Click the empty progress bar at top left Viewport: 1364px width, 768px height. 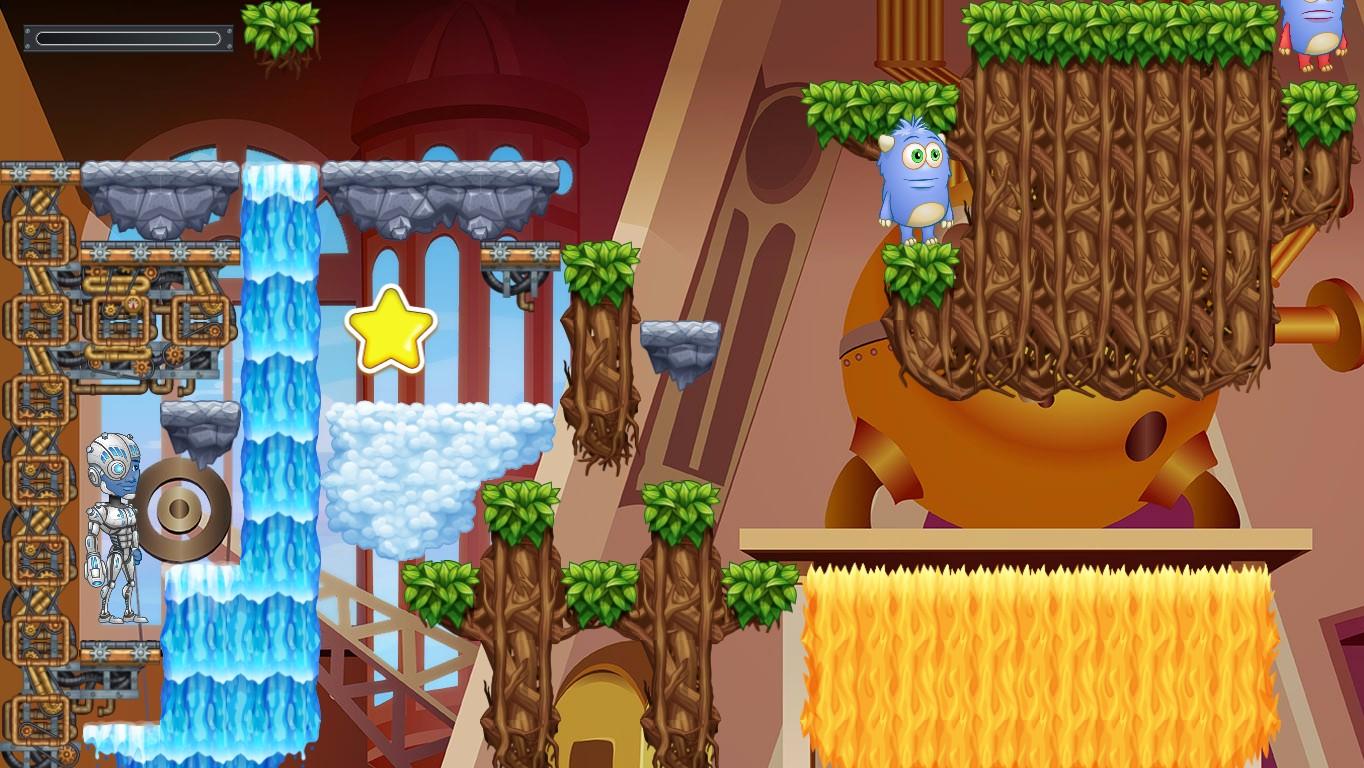coord(126,38)
